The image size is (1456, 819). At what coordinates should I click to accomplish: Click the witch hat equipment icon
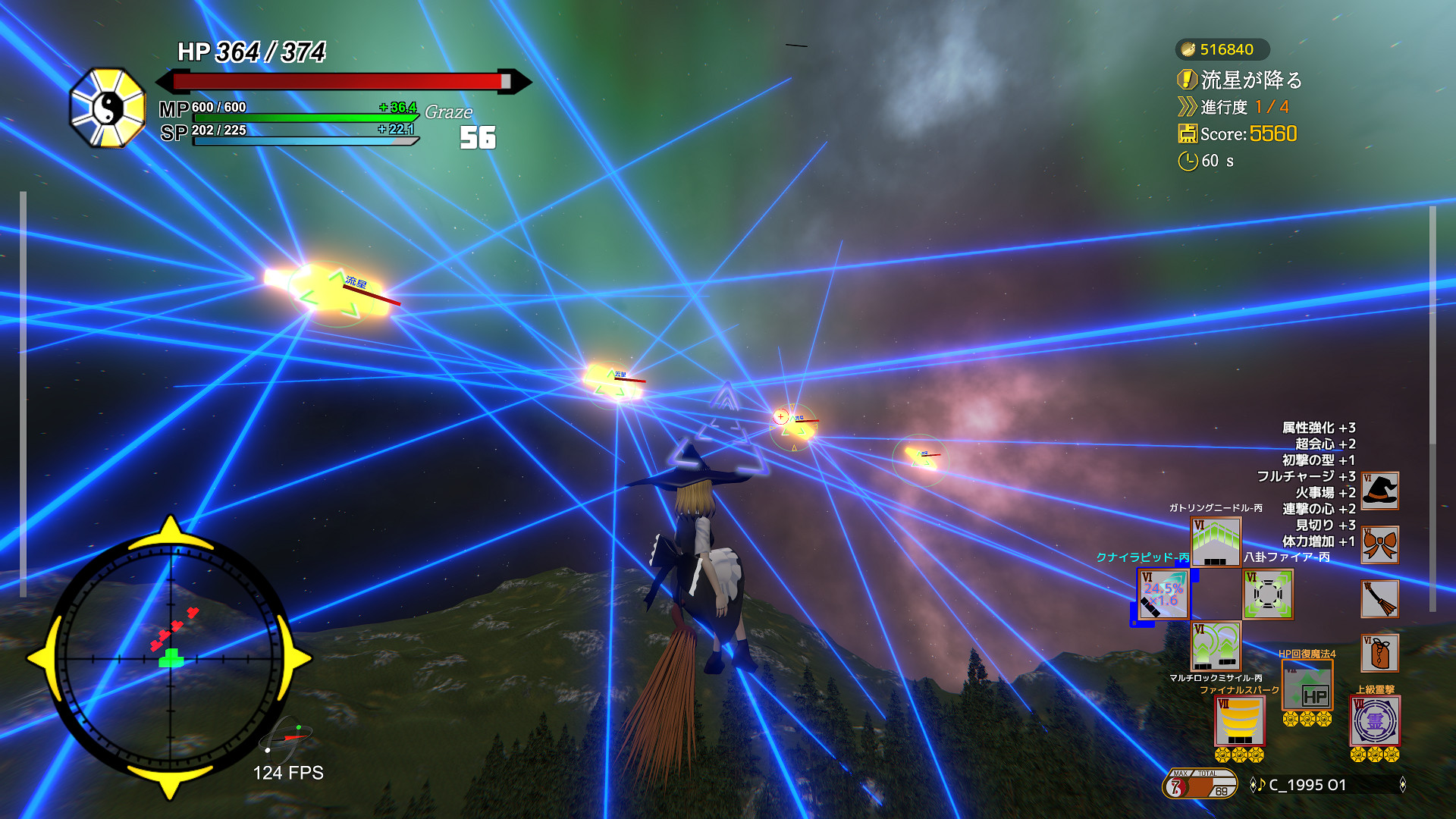point(1379,489)
